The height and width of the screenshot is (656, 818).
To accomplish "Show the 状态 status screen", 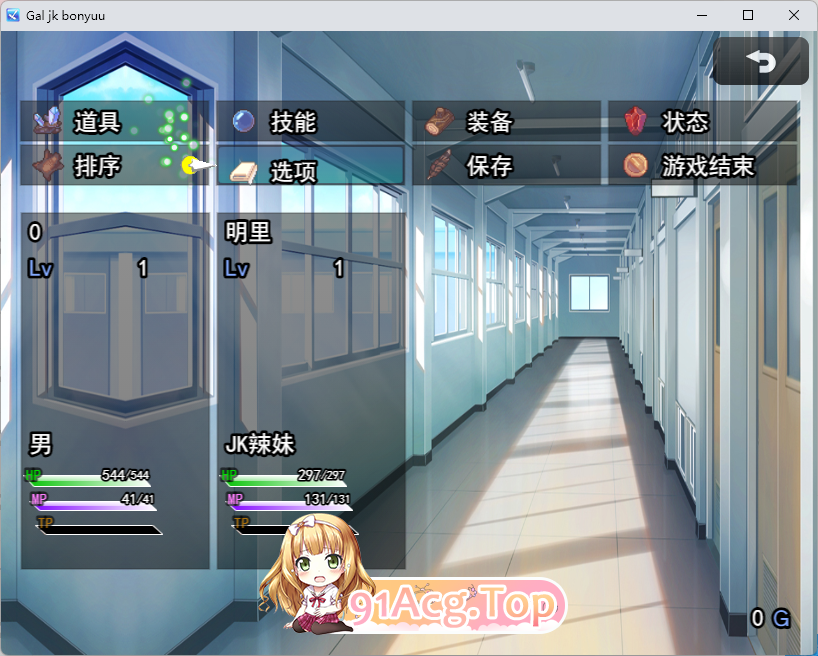I will (702, 122).
